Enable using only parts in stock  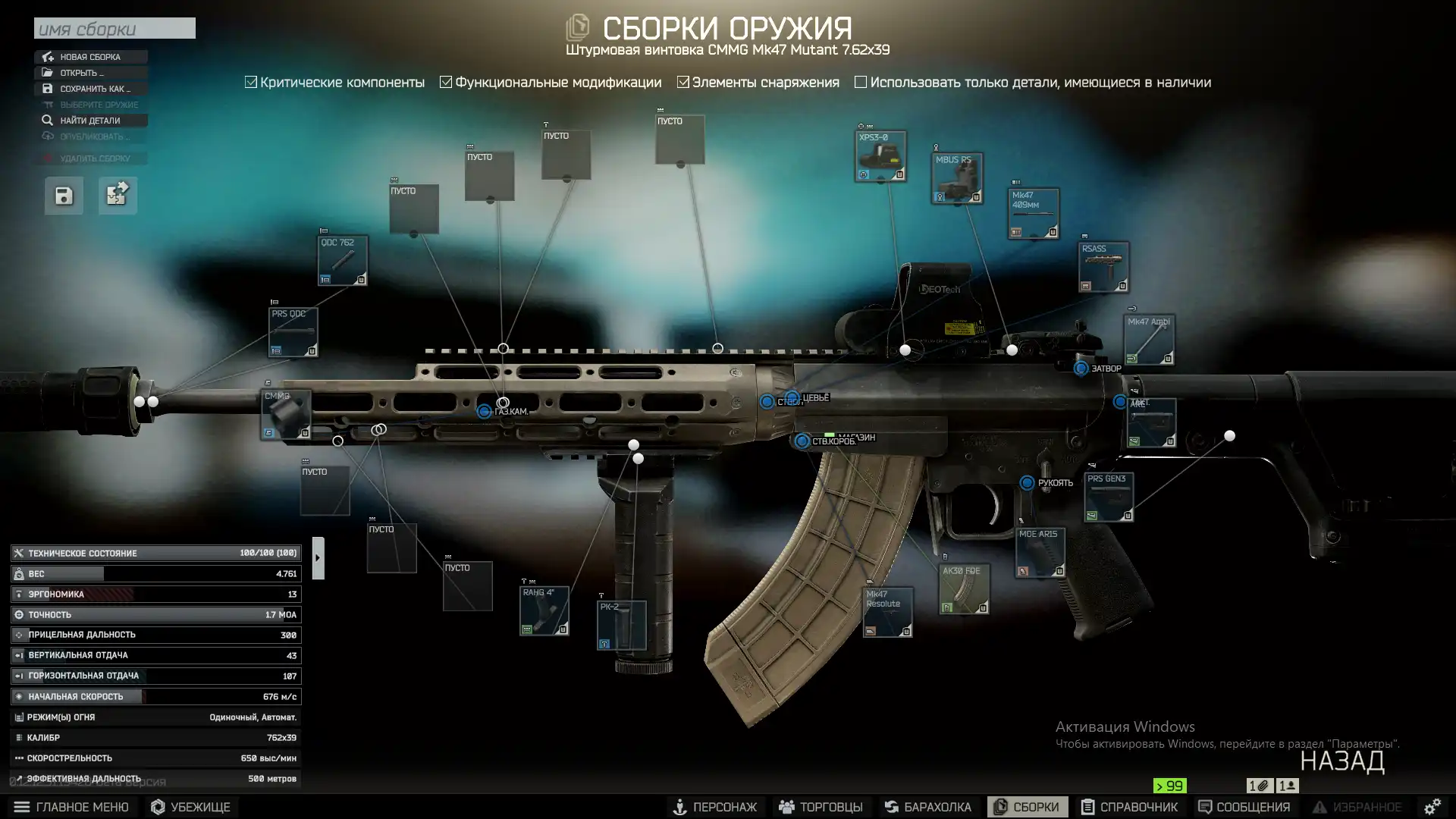click(x=861, y=82)
